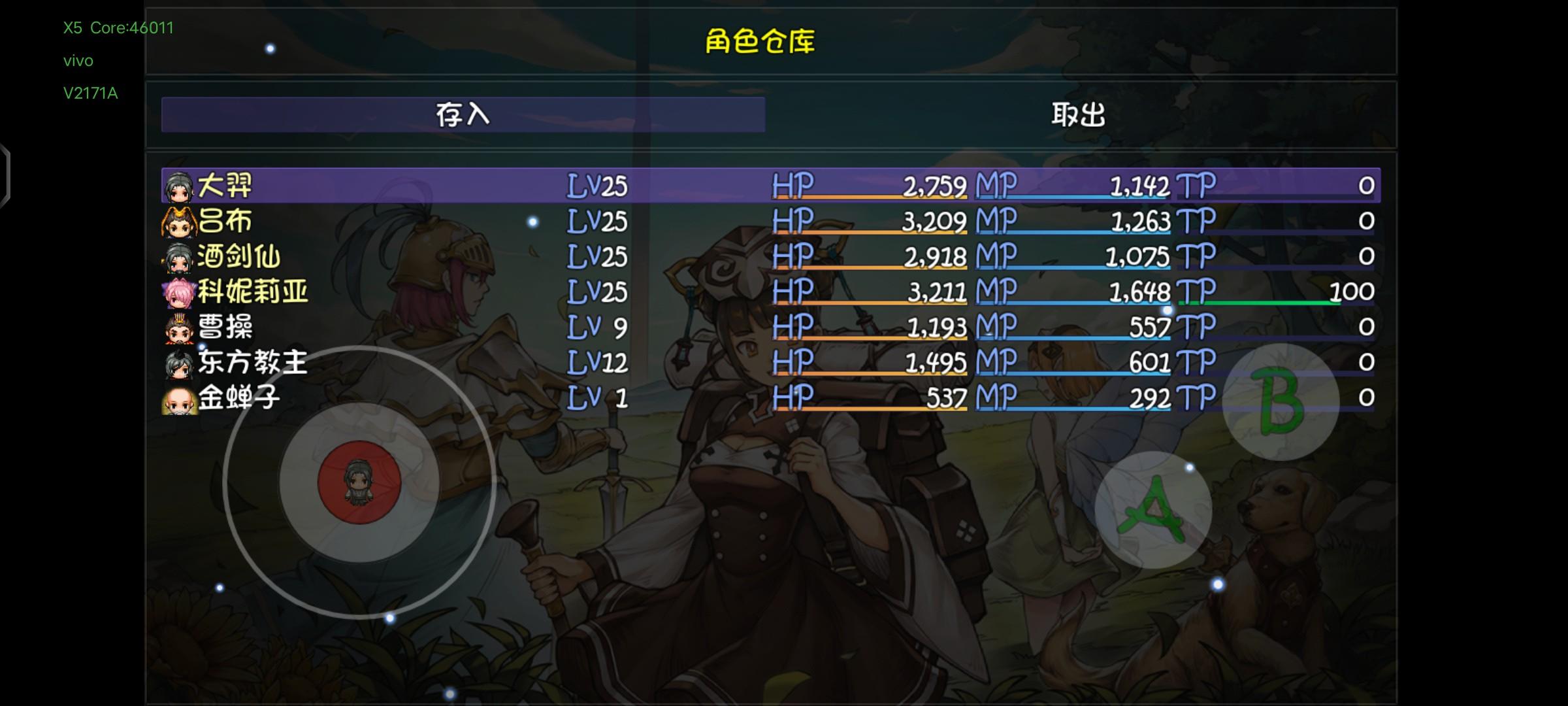
Task: Click 曹操's portrait icon
Action: point(176,328)
